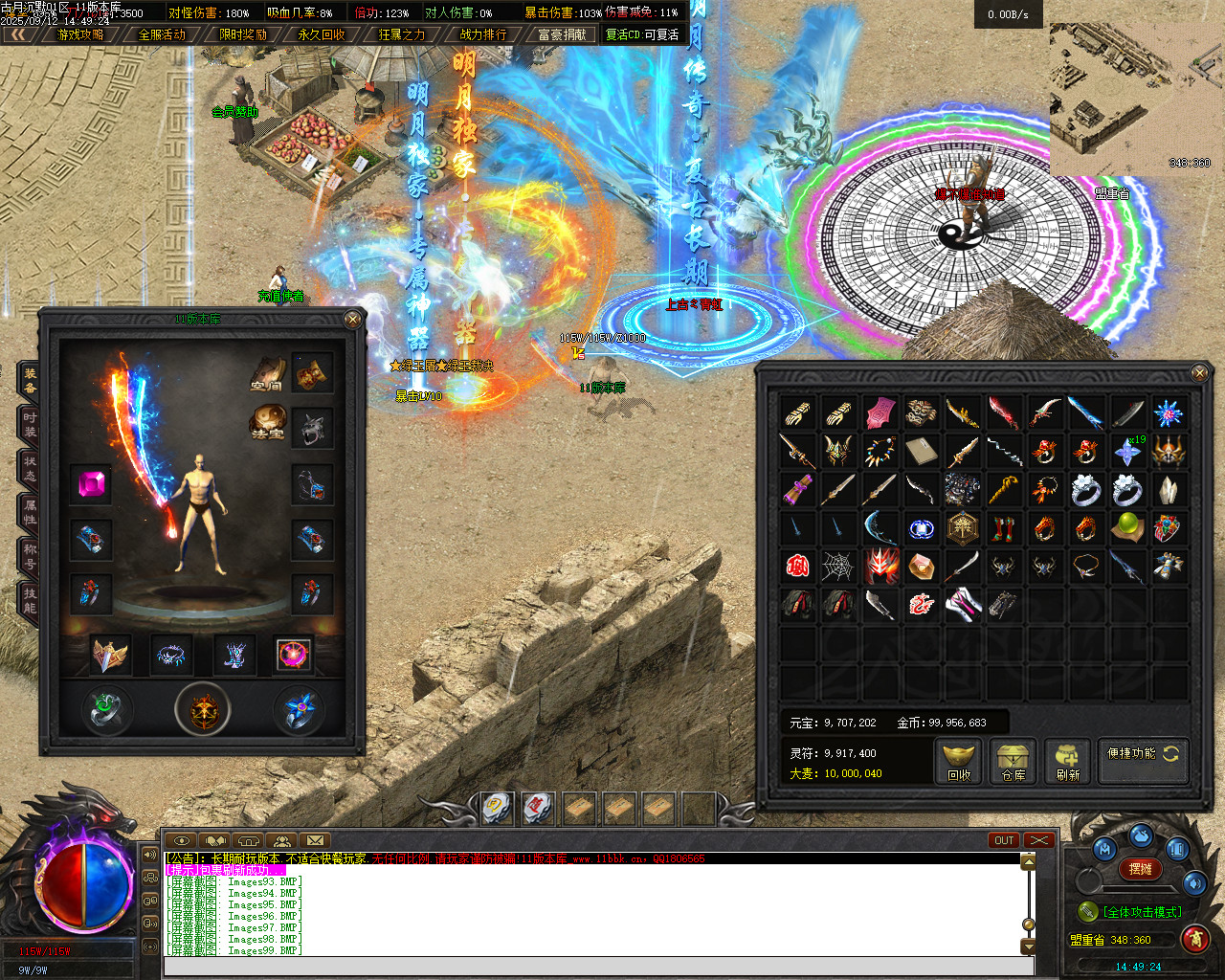
Task: Open the 战力排行 power ranking menu
Action: click(x=483, y=34)
